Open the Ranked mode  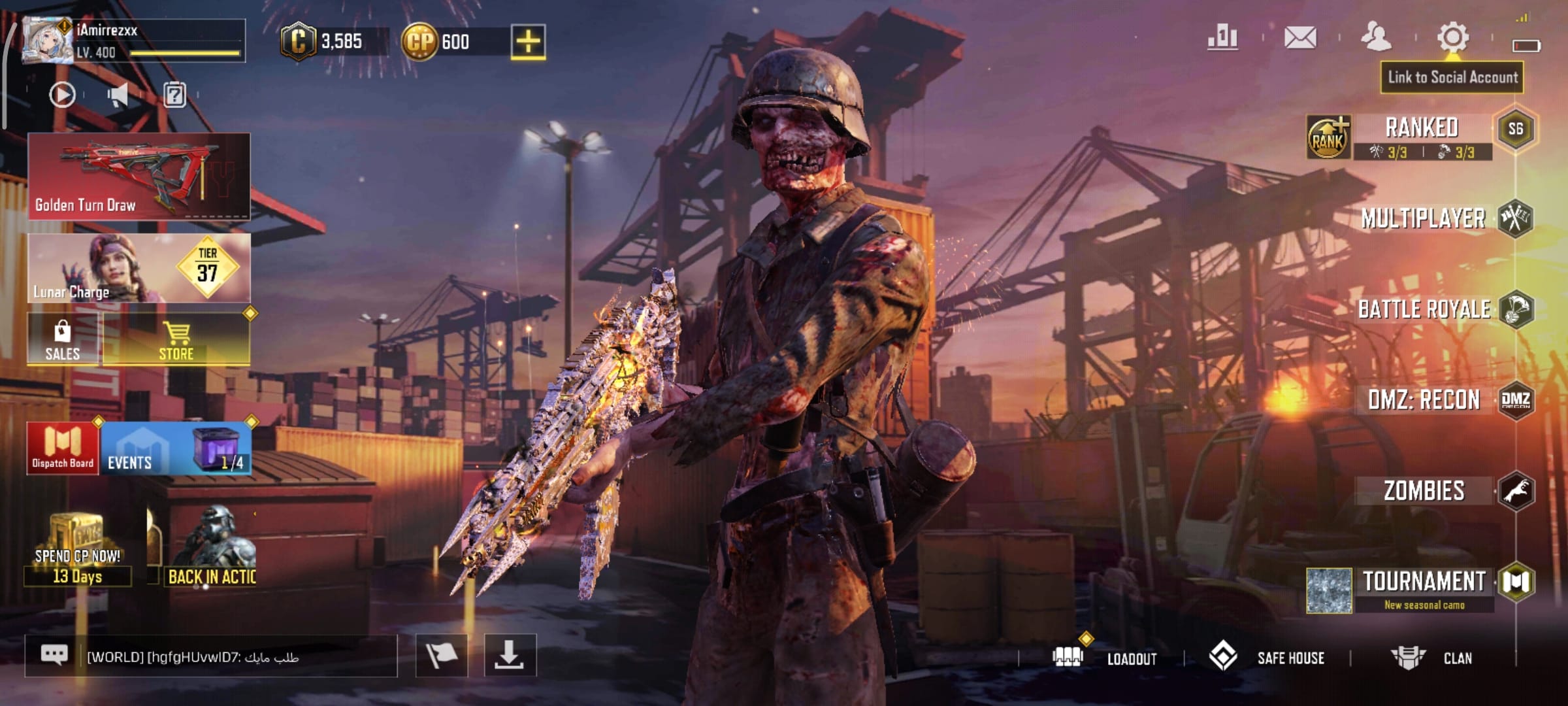coord(1422,128)
